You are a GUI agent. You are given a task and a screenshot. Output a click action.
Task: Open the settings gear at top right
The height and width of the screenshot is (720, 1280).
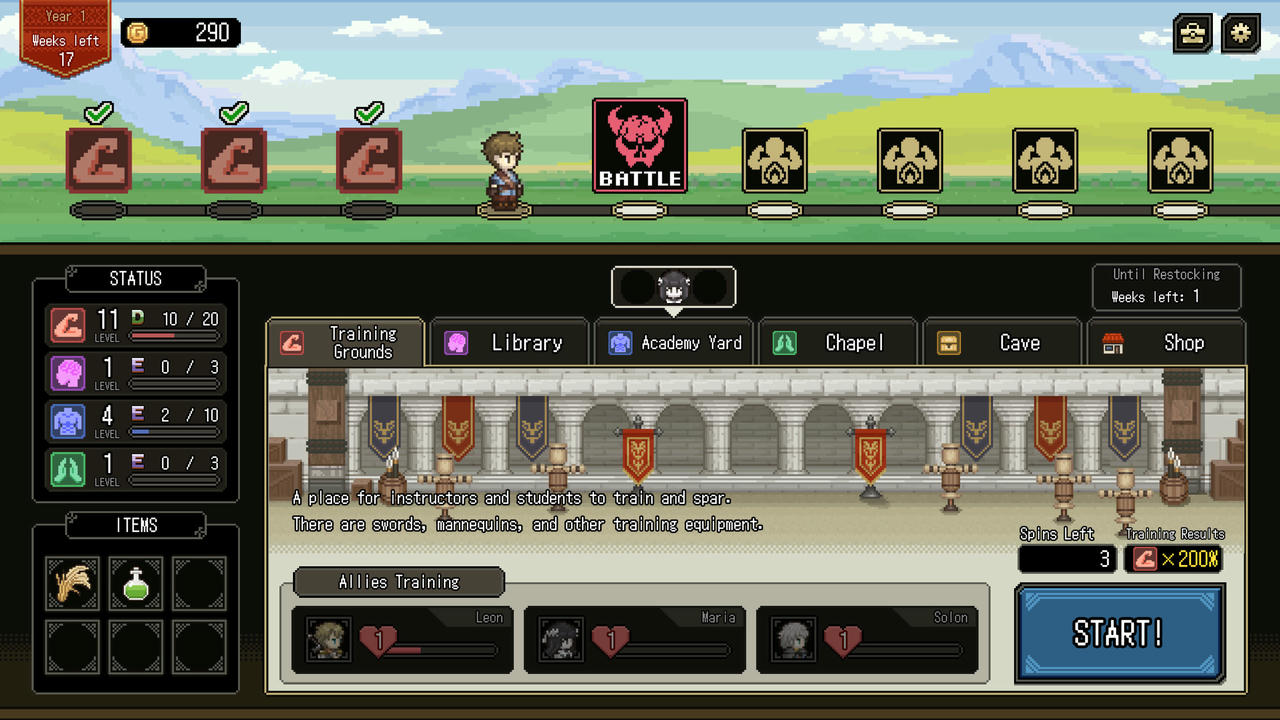click(1239, 33)
